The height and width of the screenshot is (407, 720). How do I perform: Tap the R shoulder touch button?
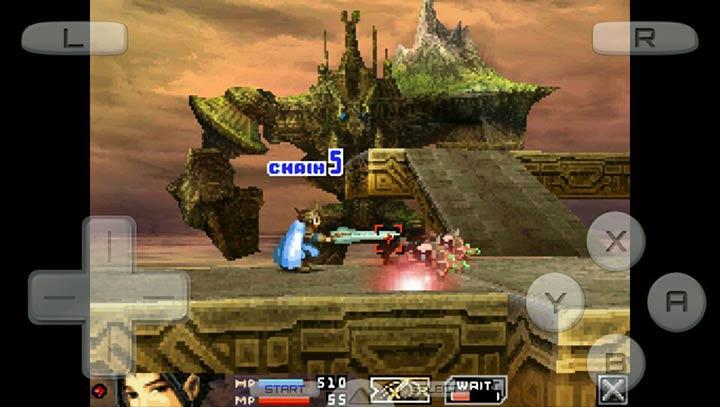(645, 39)
